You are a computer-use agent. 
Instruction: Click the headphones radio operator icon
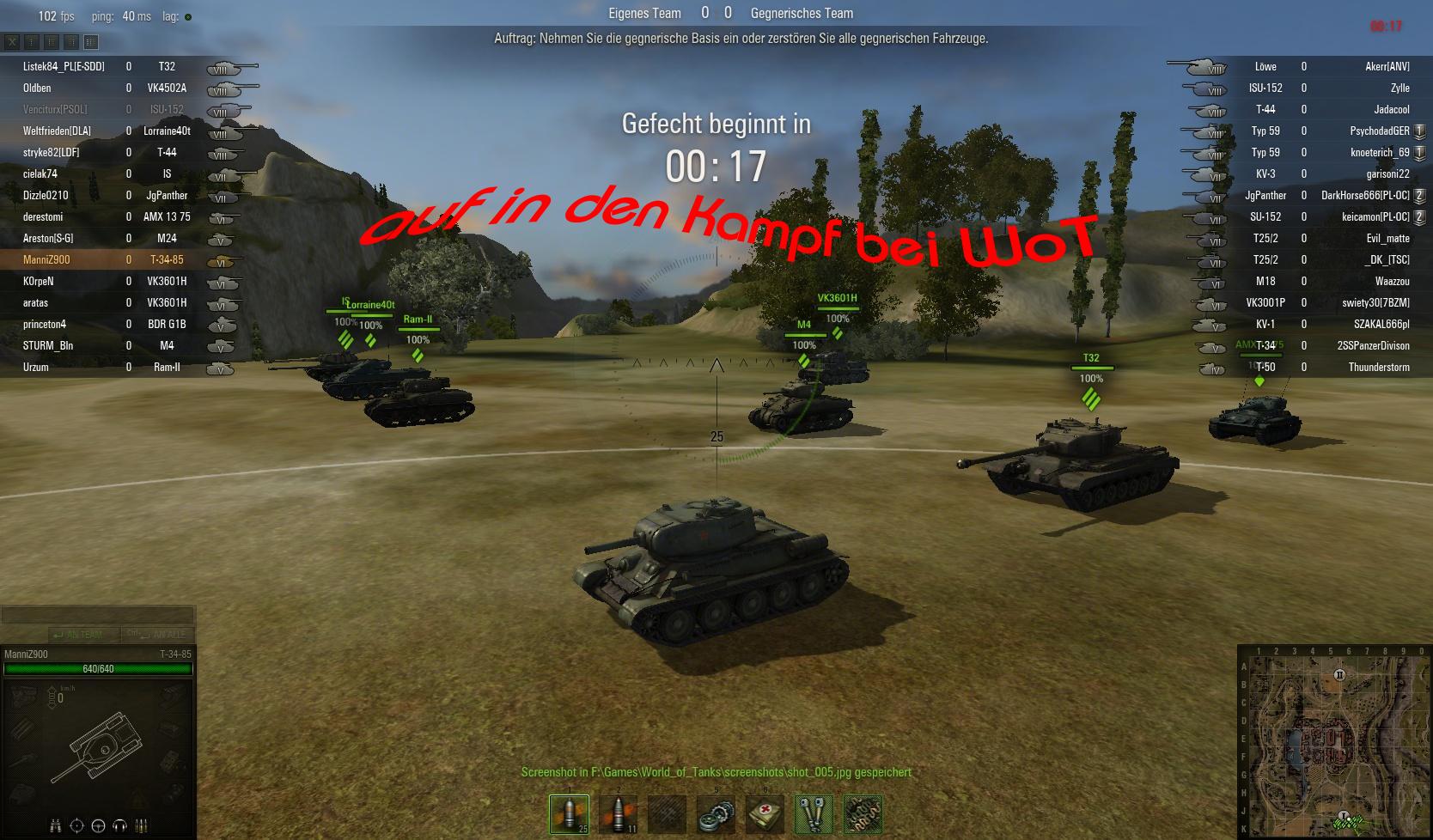pyautogui.click(x=119, y=825)
